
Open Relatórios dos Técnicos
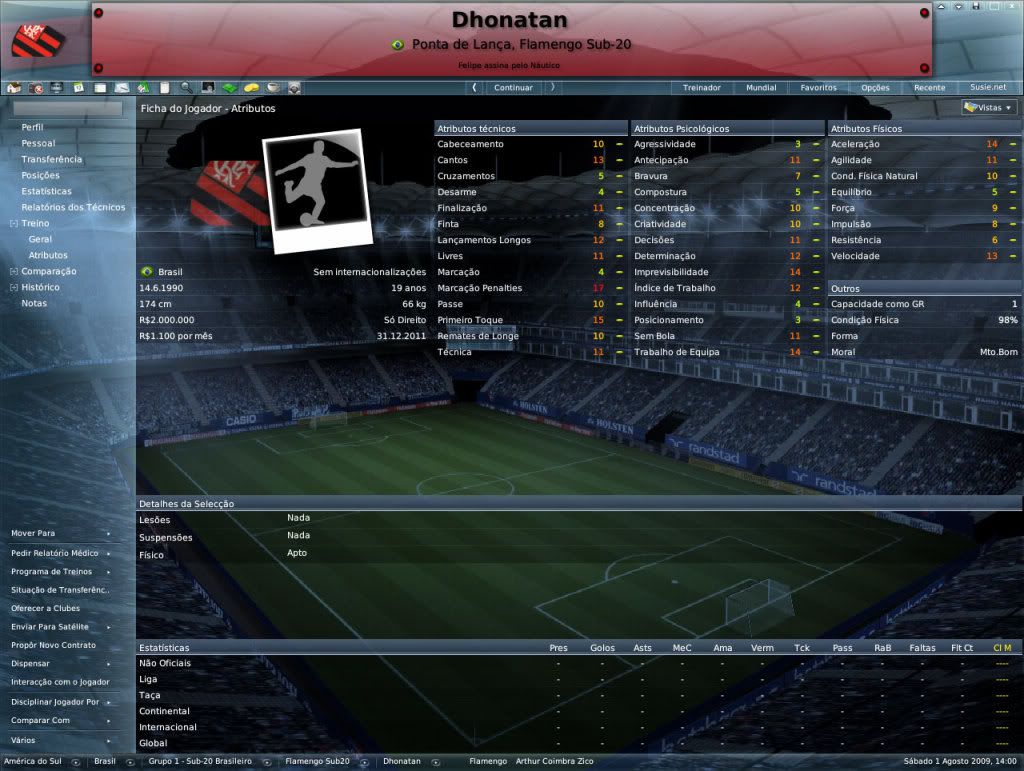(x=74, y=208)
